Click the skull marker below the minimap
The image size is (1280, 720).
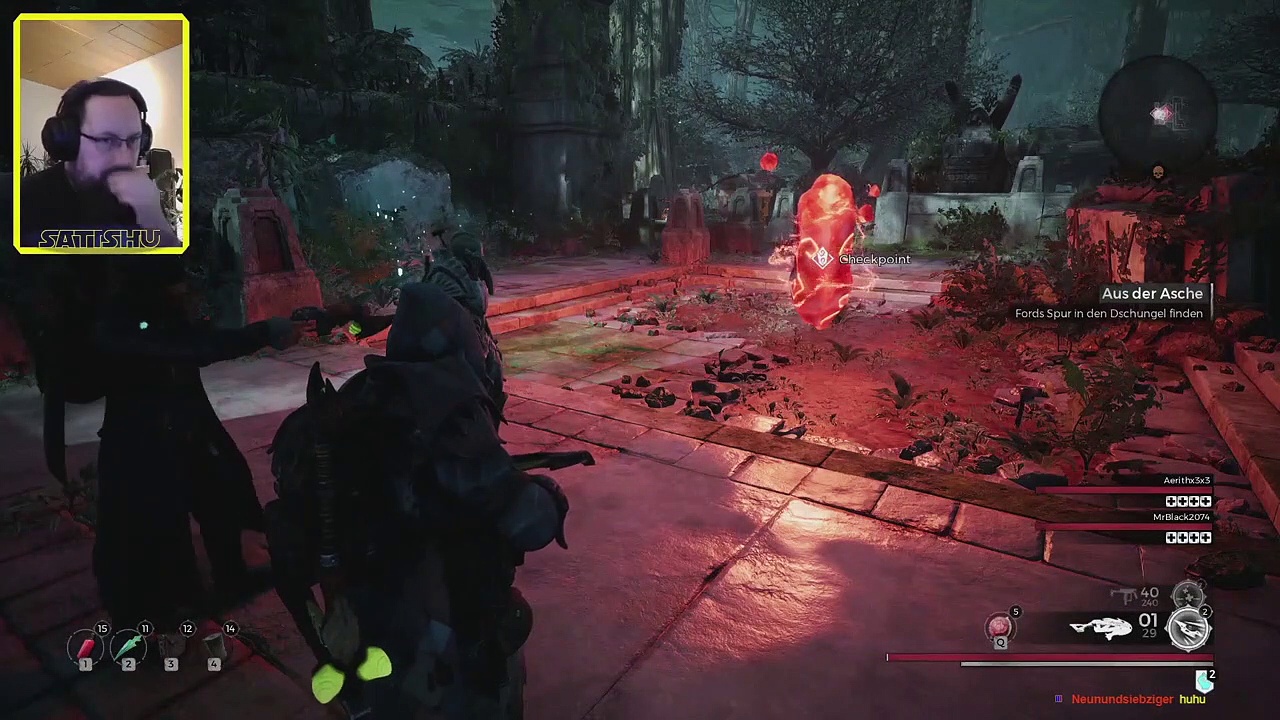click(1158, 172)
